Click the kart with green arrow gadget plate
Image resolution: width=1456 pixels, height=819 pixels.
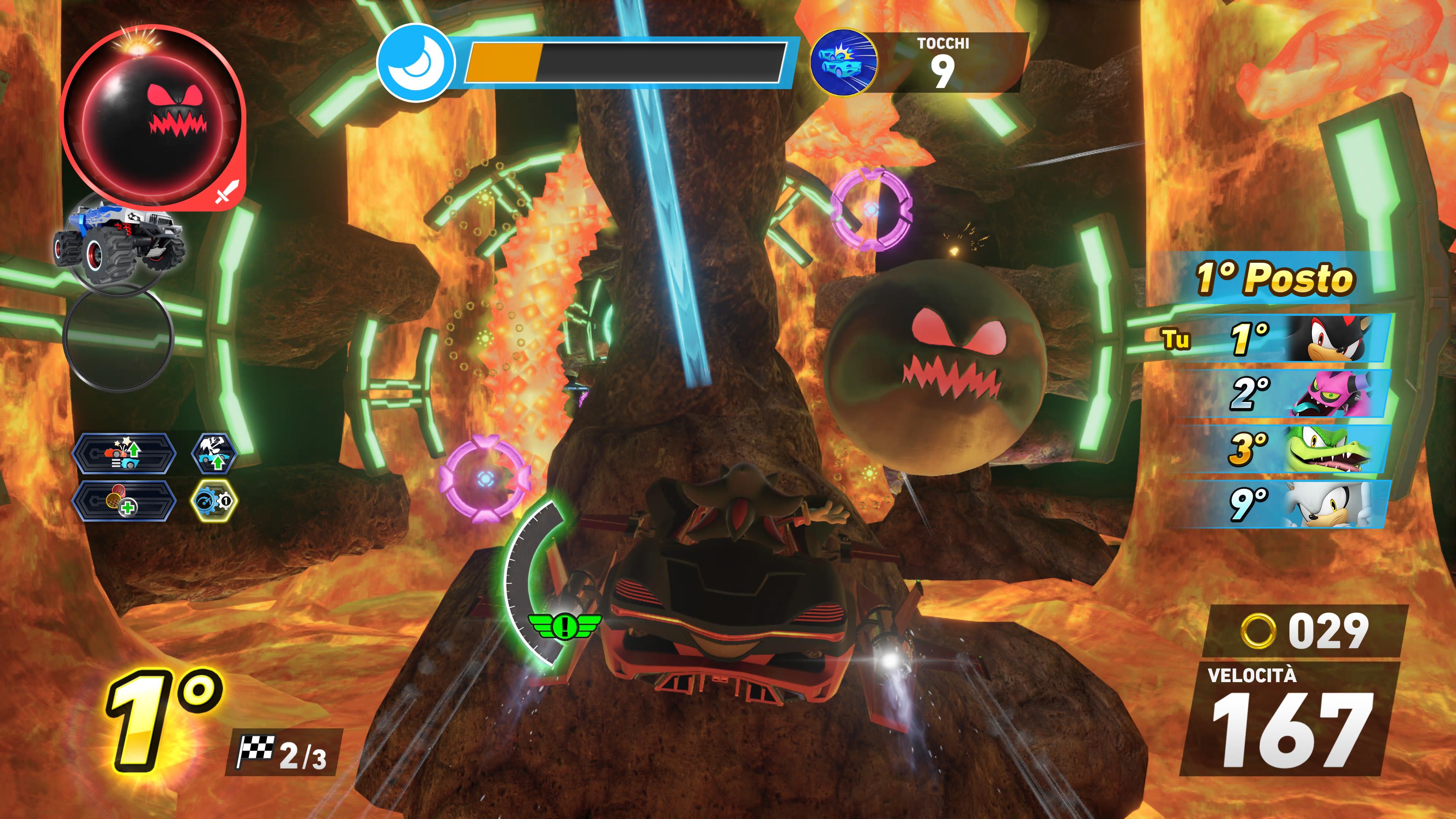tap(124, 453)
